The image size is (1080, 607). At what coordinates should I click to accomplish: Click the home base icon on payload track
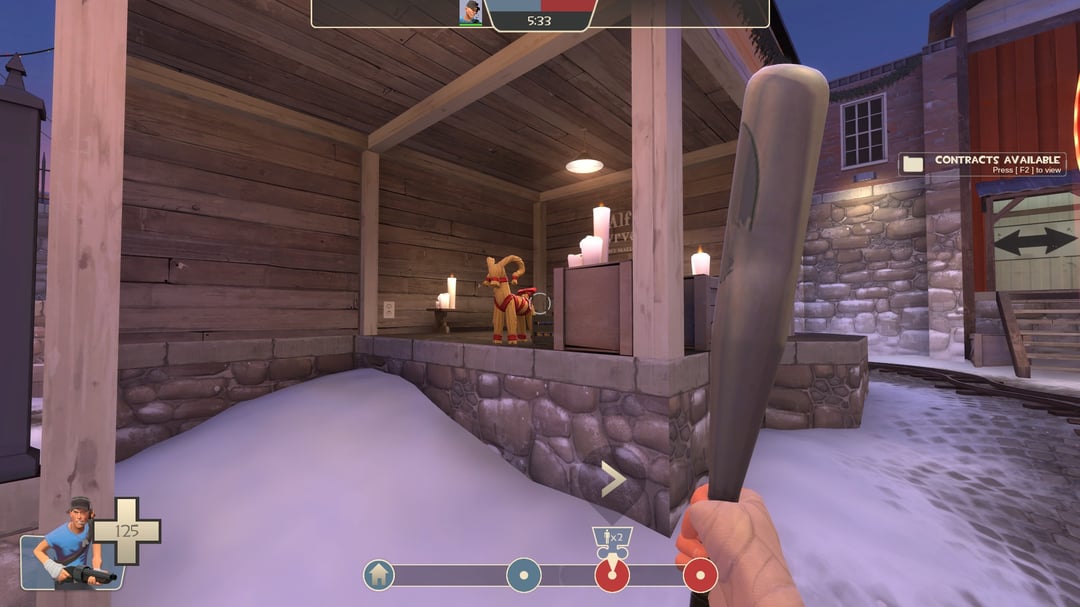(378, 575)
